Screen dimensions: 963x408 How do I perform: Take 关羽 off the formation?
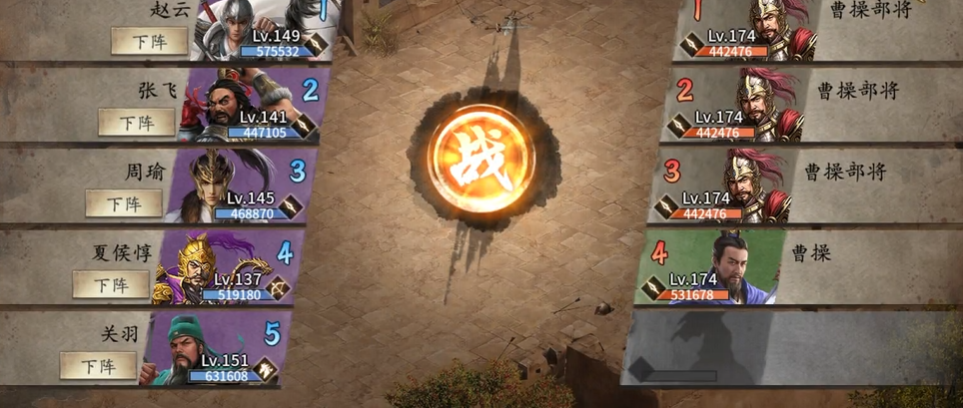[98, 365]
